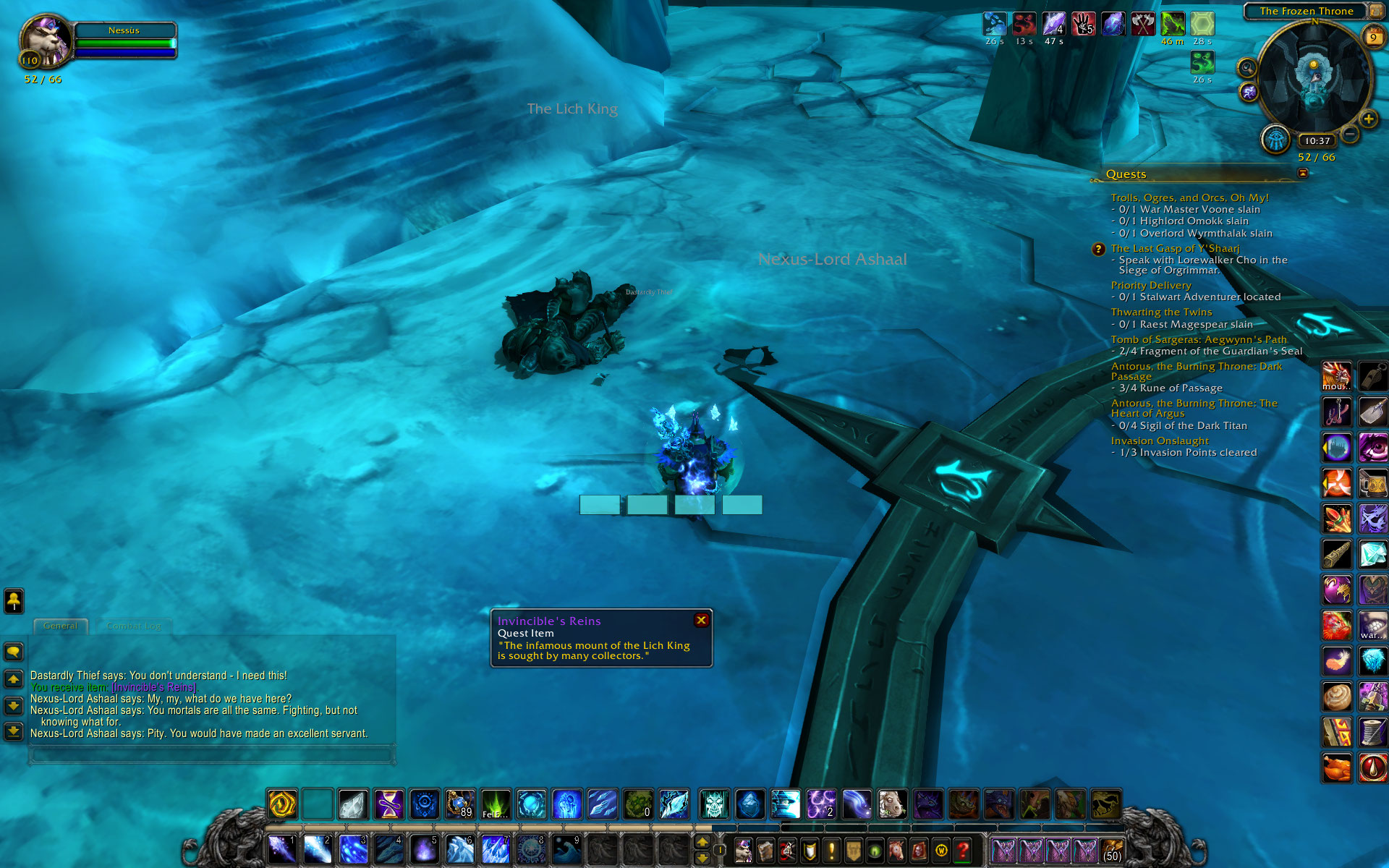Screen dimensions: 1389x868
Task: Open the Invasion Onslaught quest entry
Action: coord(1160,441)
